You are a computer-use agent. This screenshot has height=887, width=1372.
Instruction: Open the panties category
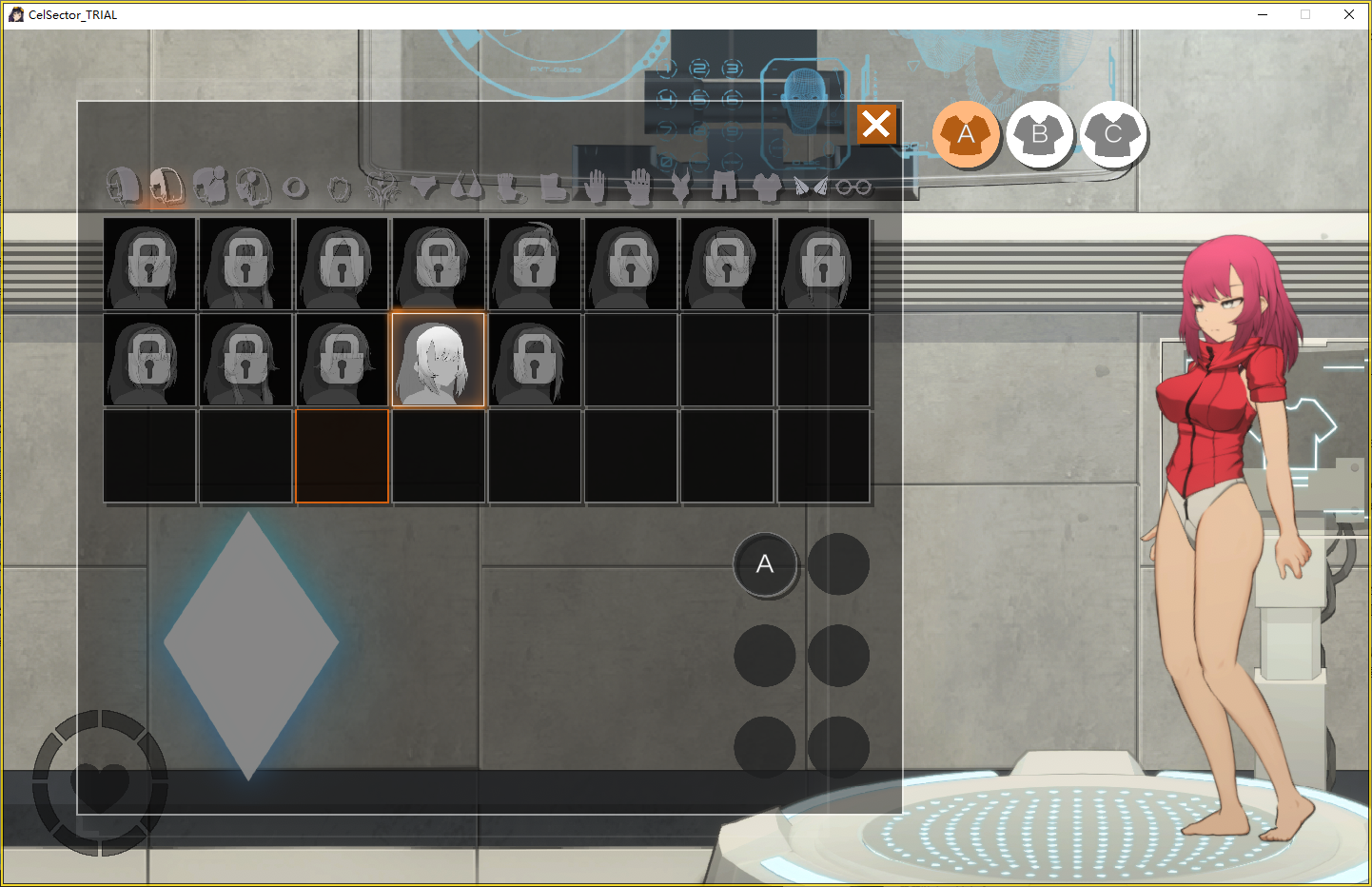[424, 187]
